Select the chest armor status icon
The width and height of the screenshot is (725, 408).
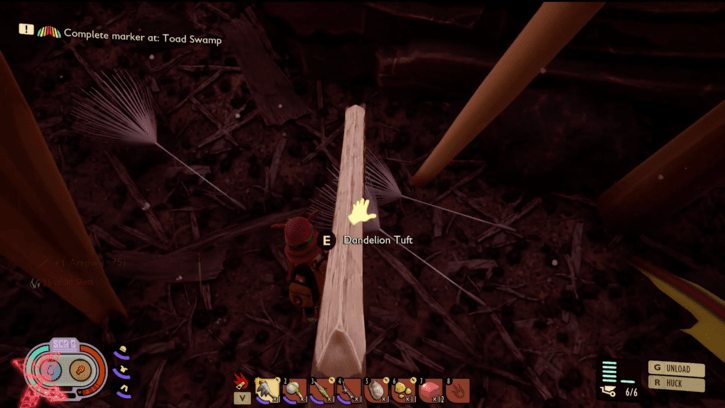pos(123,370)
